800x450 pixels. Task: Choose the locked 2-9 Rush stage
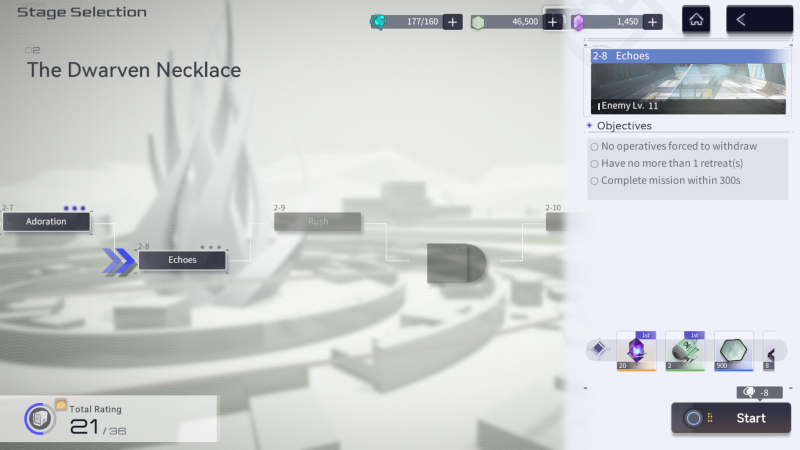point(318,221)
